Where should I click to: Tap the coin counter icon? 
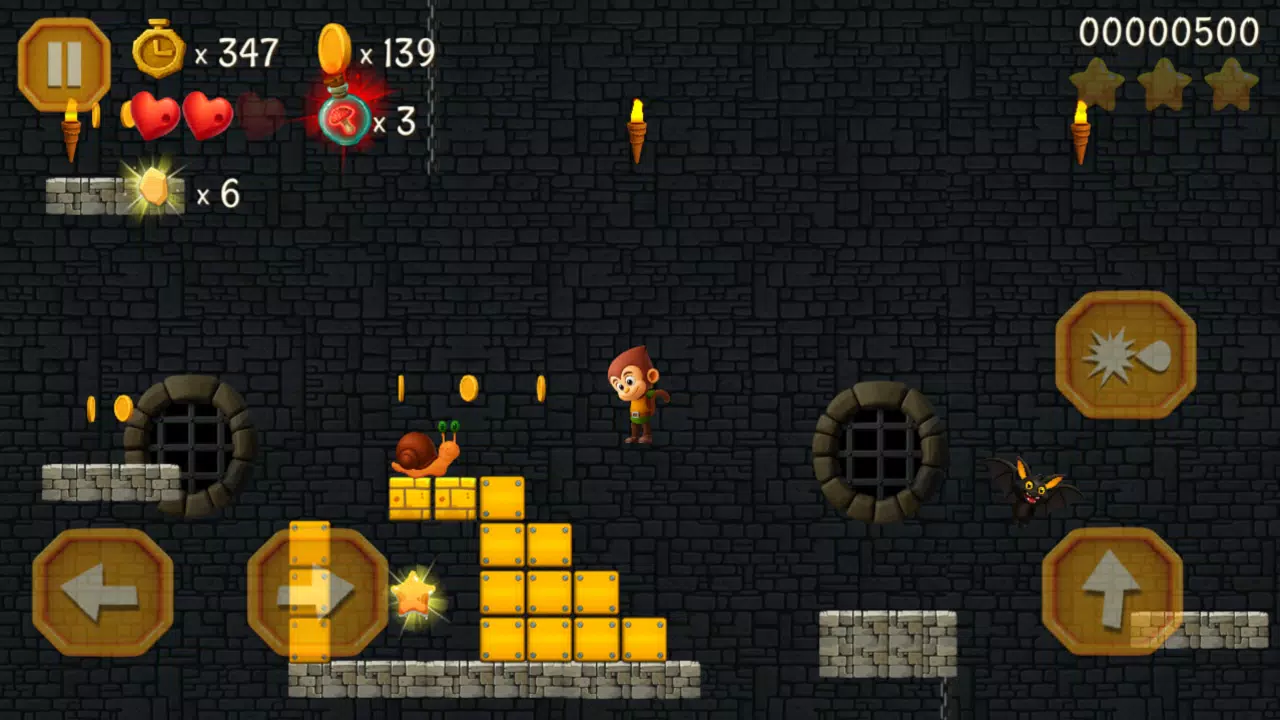point(336,48)
